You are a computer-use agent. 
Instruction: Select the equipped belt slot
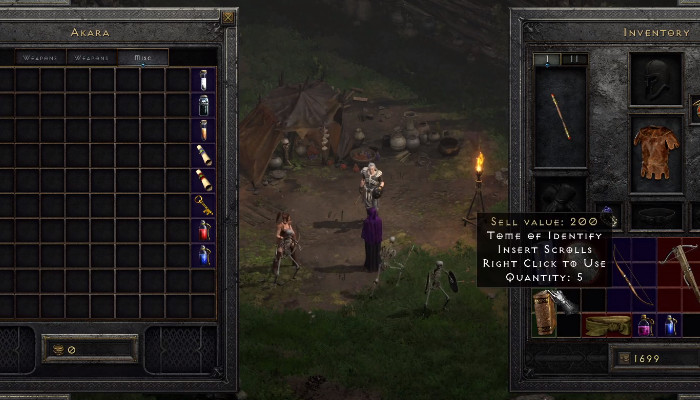coord(656,215)
